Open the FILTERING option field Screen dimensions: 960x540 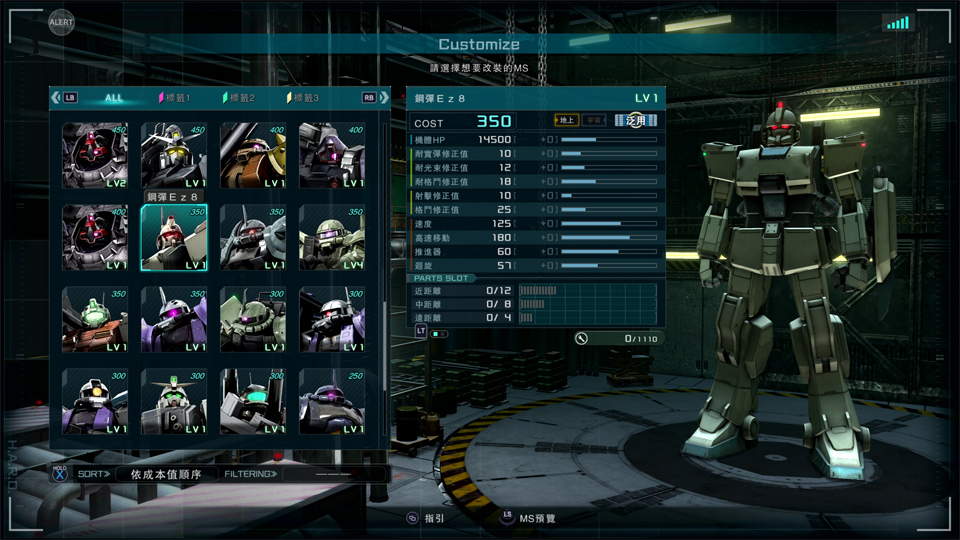[x=334, y=474]
